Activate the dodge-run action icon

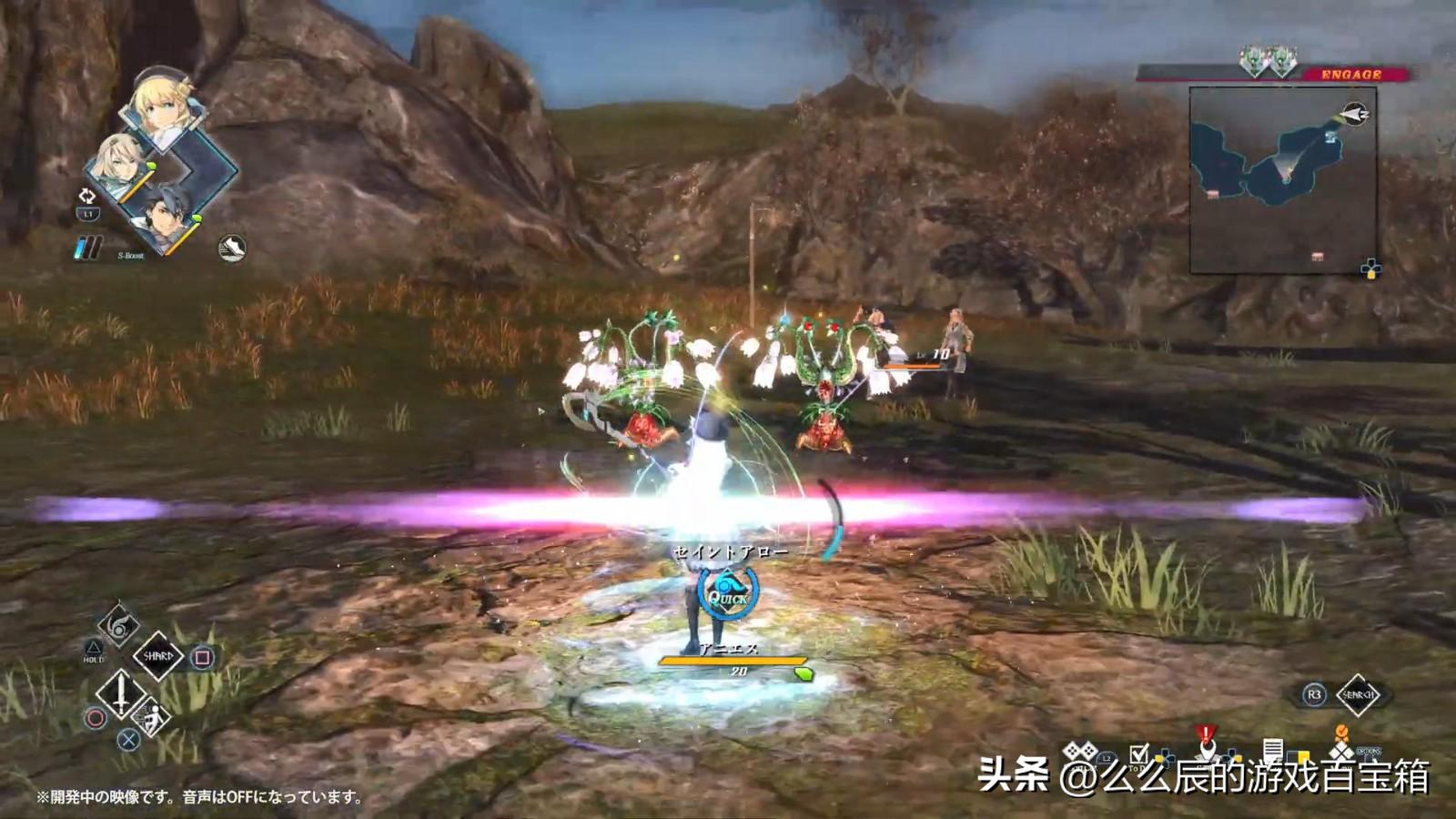coord(151,715)
